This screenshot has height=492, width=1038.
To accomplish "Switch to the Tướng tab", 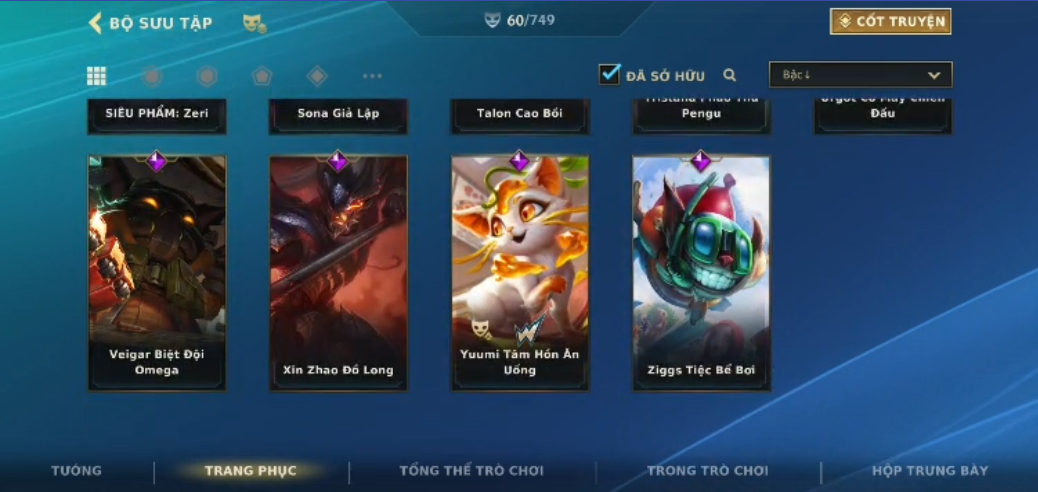I will [77, 471].
